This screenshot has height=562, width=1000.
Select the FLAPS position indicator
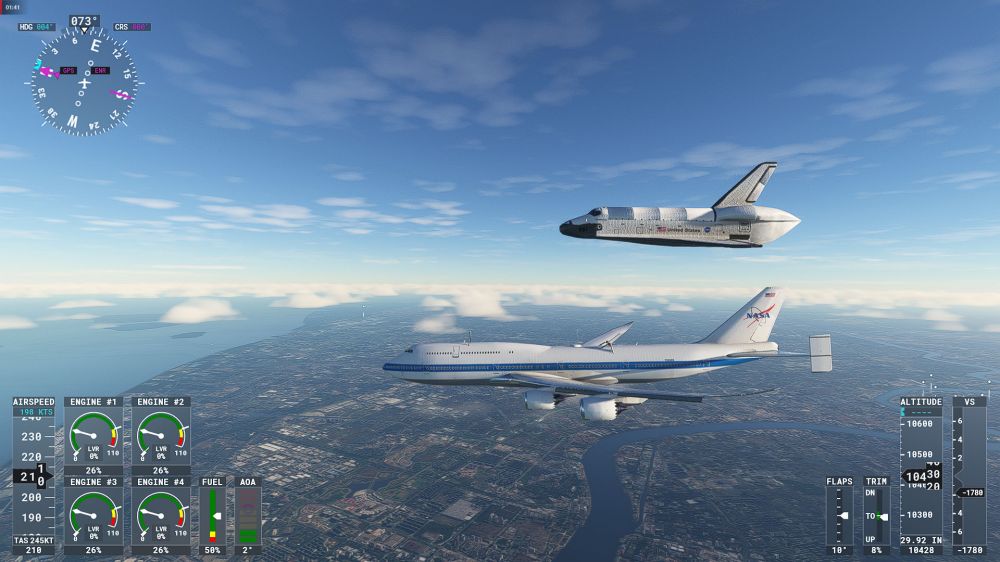(840, 515)
